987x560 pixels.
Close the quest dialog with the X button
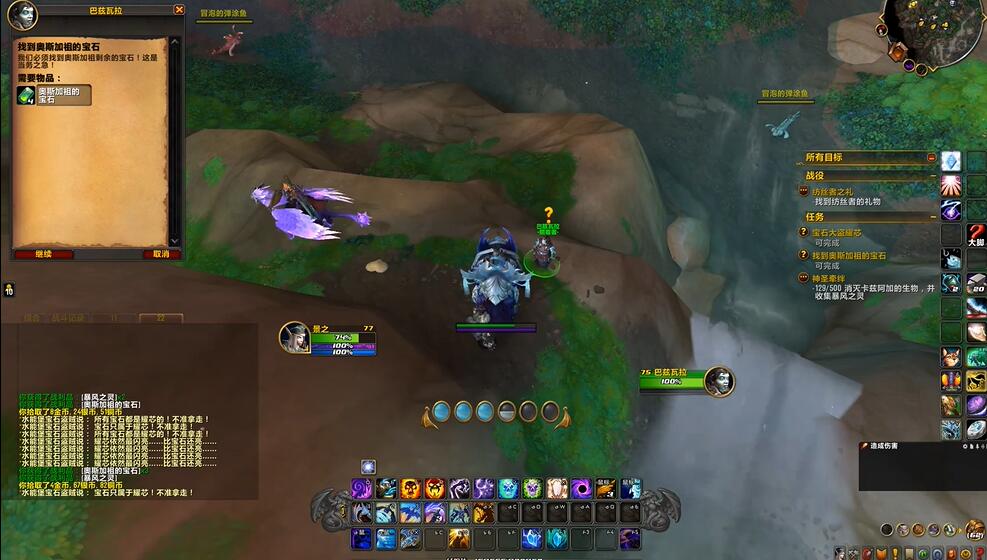tap(179, 9)
